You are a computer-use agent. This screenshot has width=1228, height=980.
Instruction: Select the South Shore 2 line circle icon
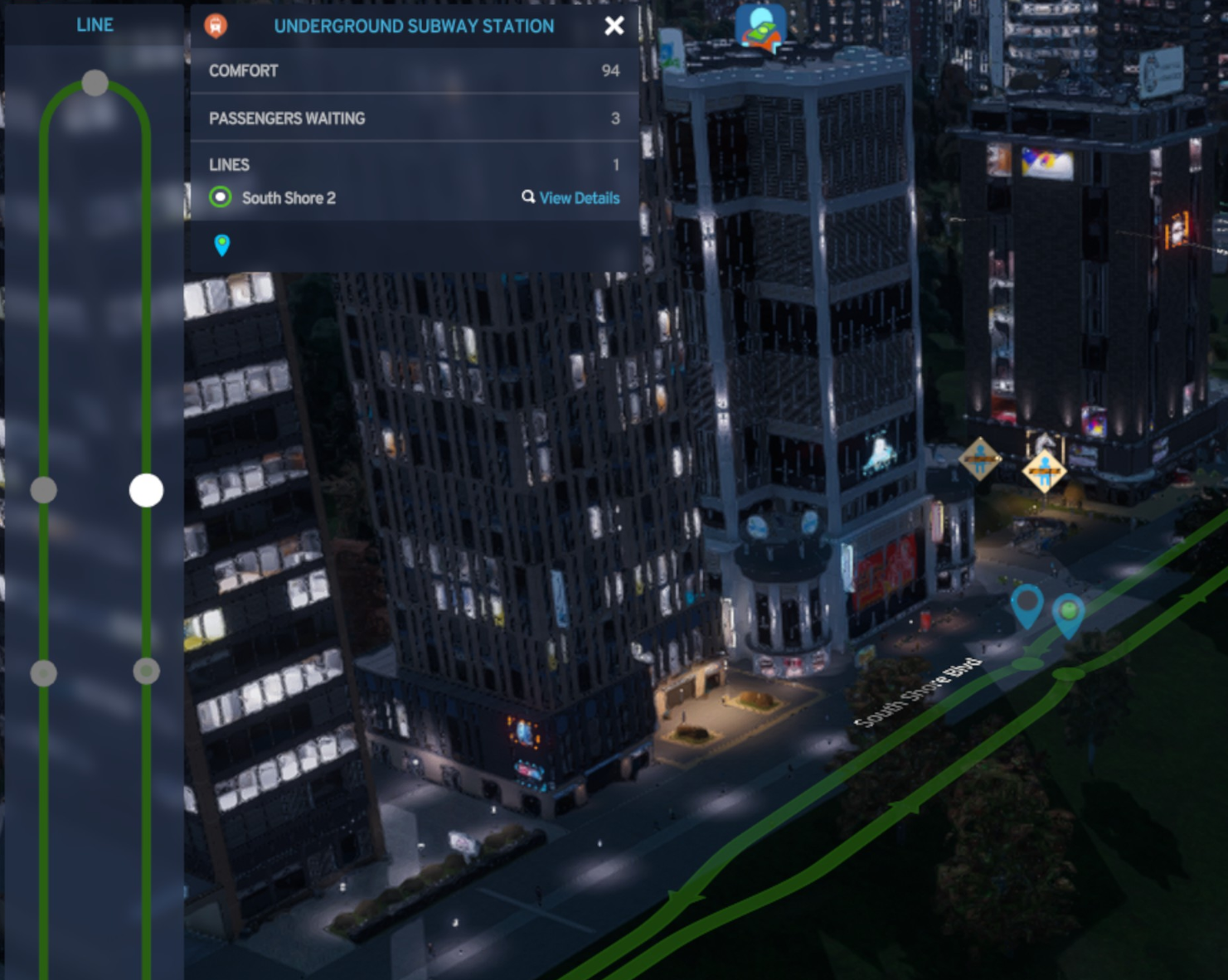coord(221,198)
